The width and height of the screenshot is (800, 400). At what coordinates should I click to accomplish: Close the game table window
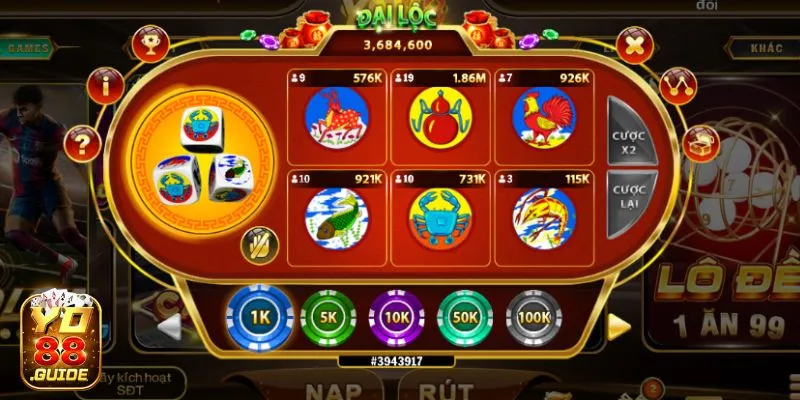634,45
